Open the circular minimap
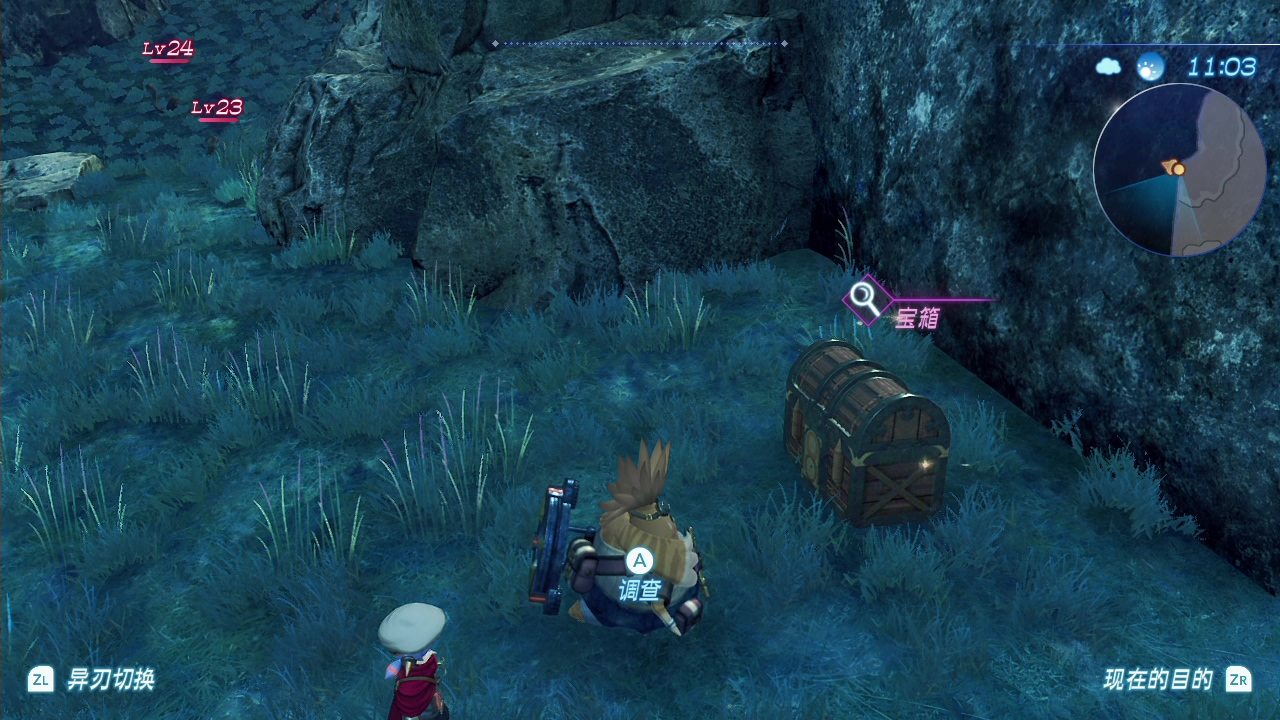The height and width of the screenshot is (720, 1280). pos(1180,170)
